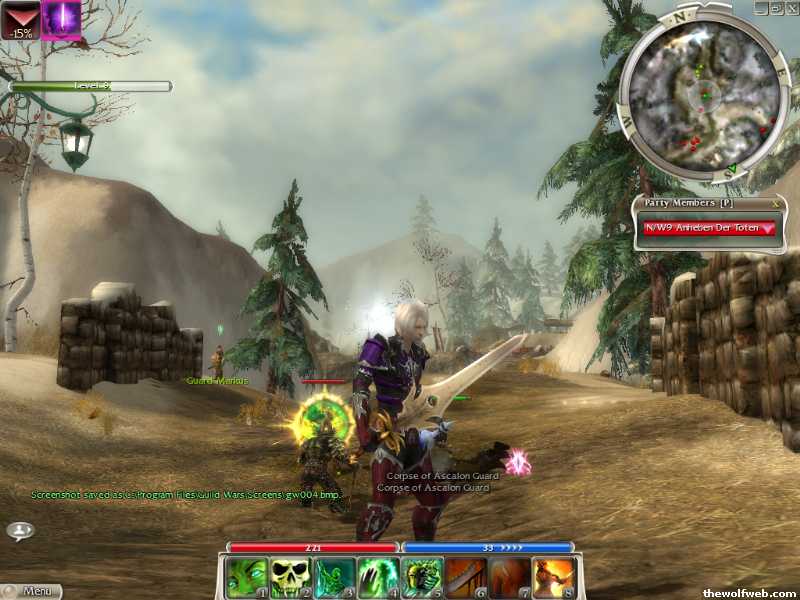The height and width of the screenshot is (600, 800).
Task: Activate the green claw skill in slot 4
Action: 377,577
